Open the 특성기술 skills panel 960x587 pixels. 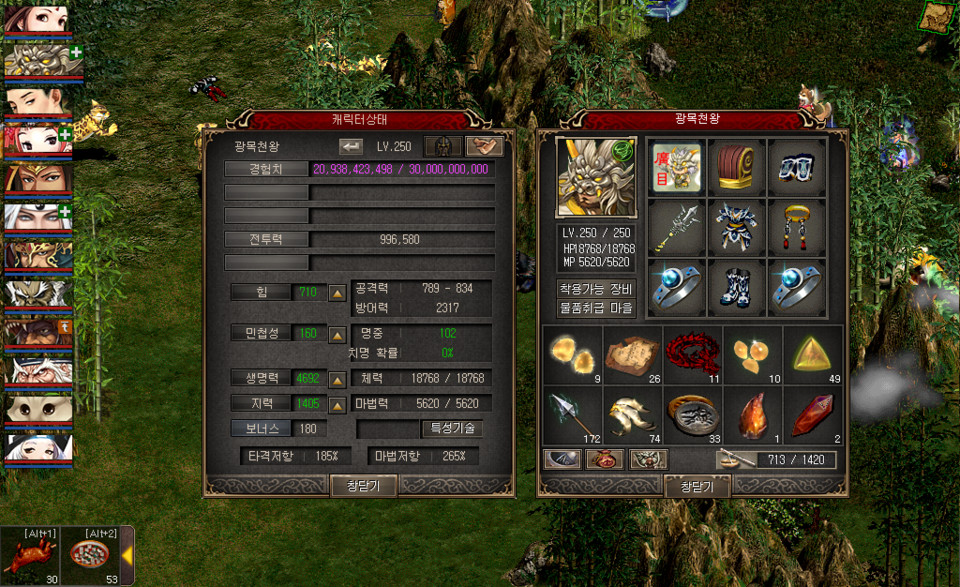pyautogui.click(x=454, y=428)
